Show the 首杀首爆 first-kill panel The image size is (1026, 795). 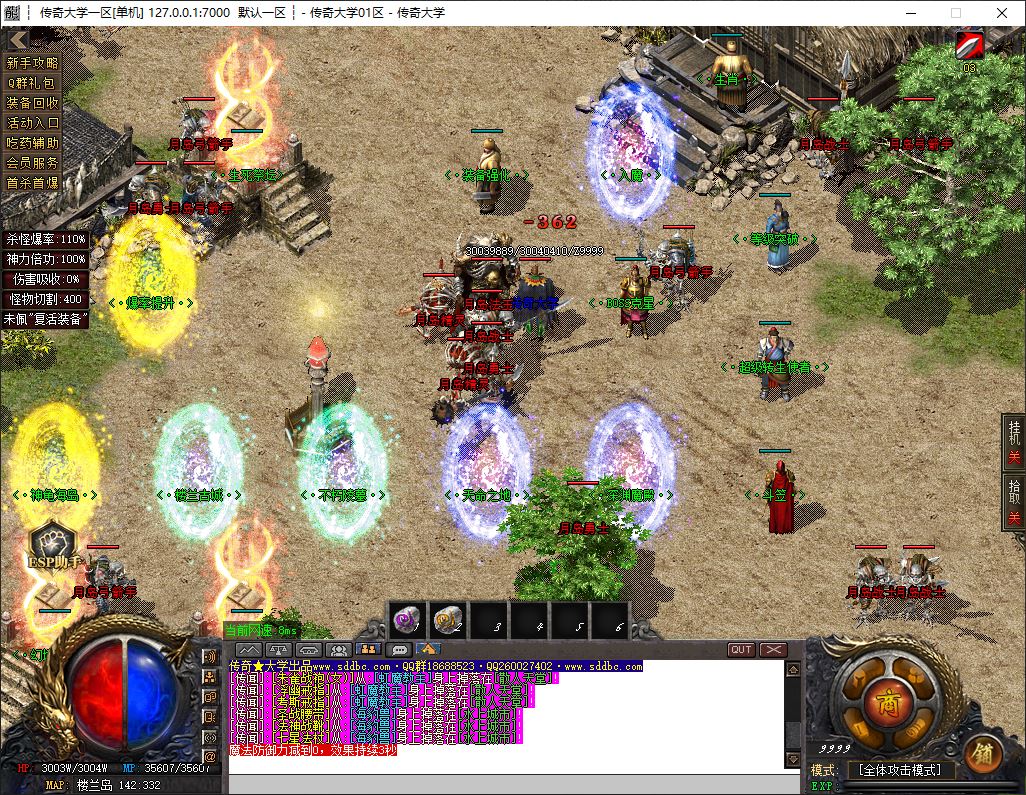click(x=34, y=183)
